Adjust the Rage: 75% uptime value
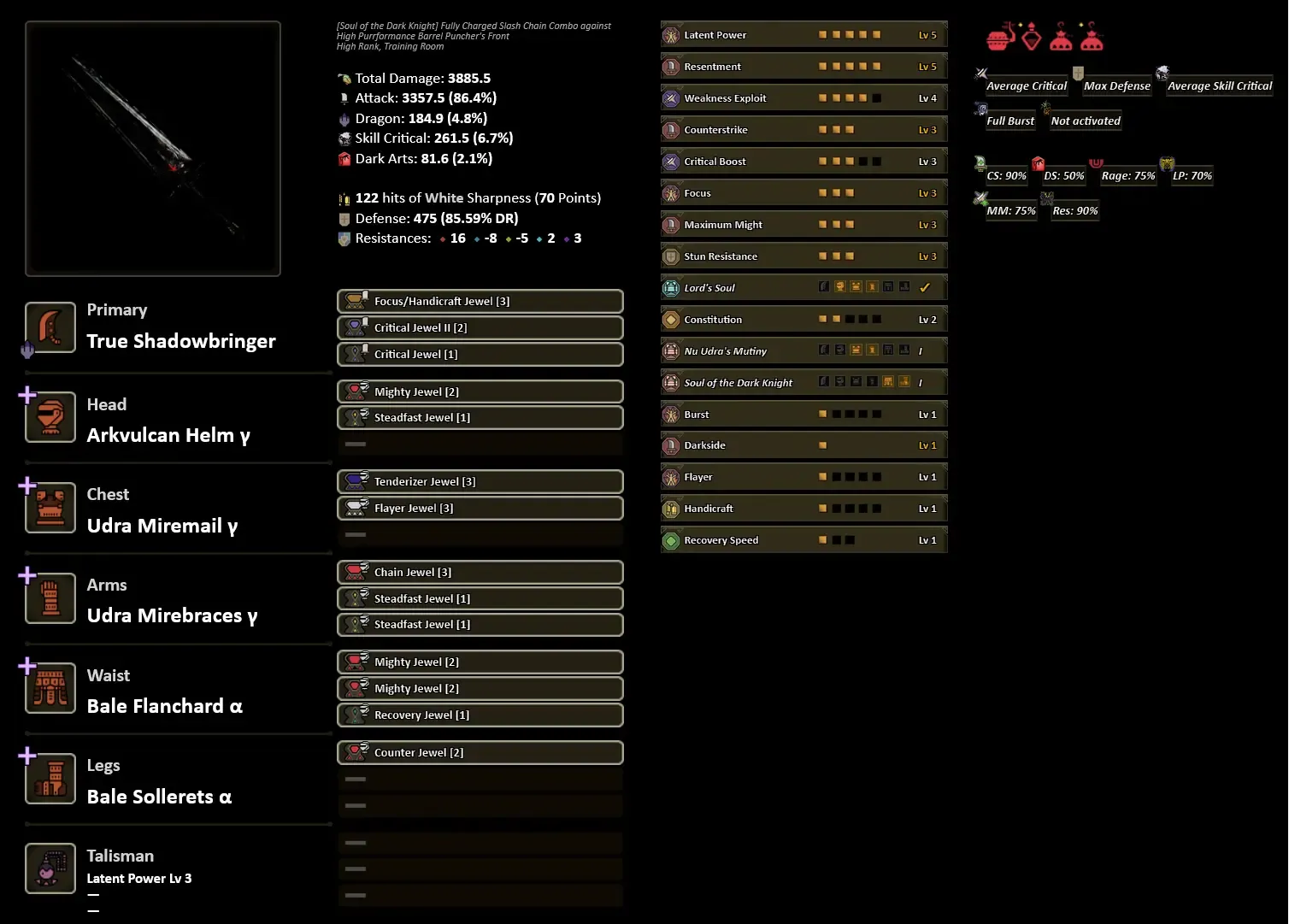The height and width of the screenshot is (924, 1289). point(1127,174)
